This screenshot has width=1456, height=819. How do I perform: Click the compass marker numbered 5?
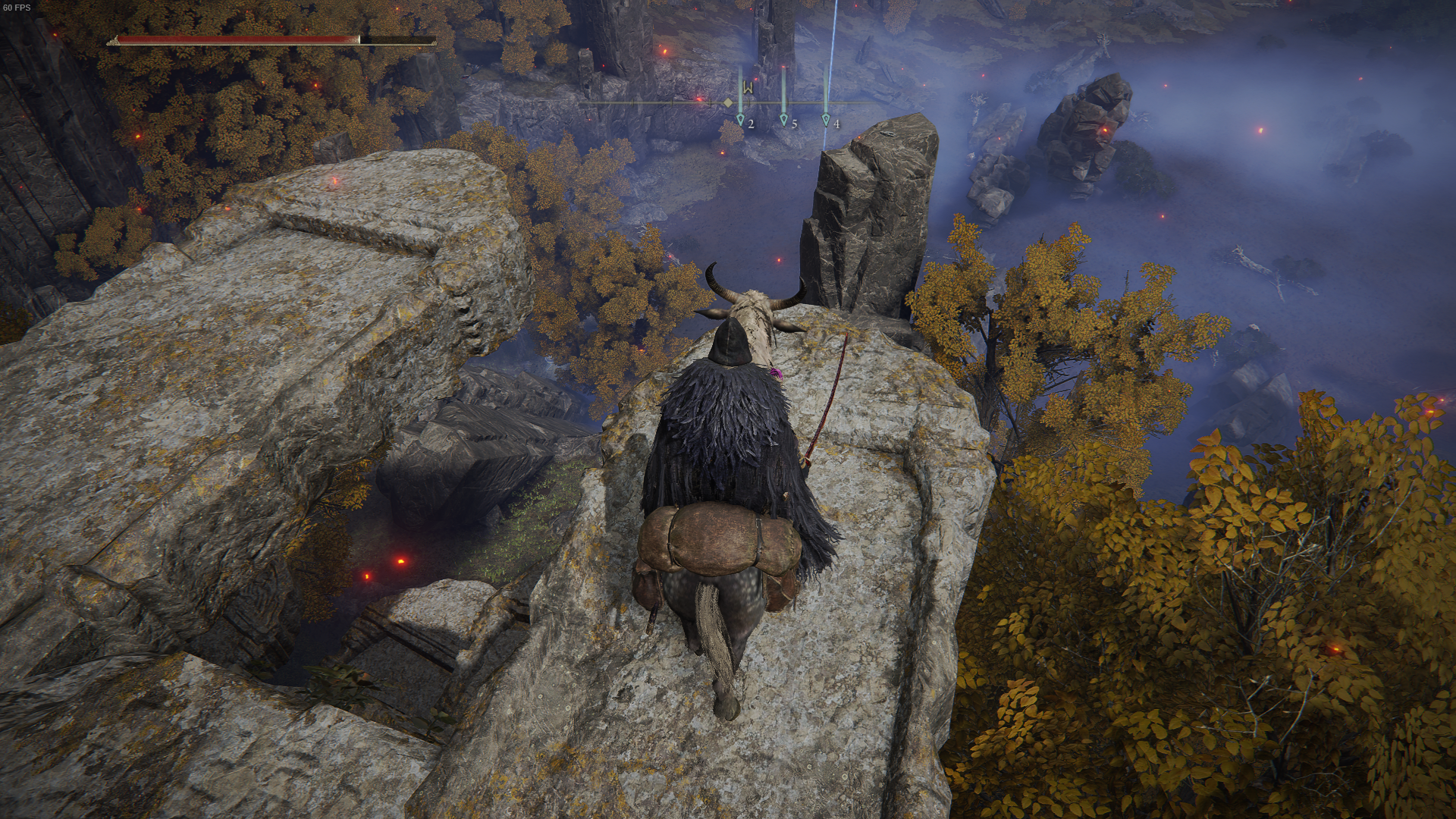point(784,120)
